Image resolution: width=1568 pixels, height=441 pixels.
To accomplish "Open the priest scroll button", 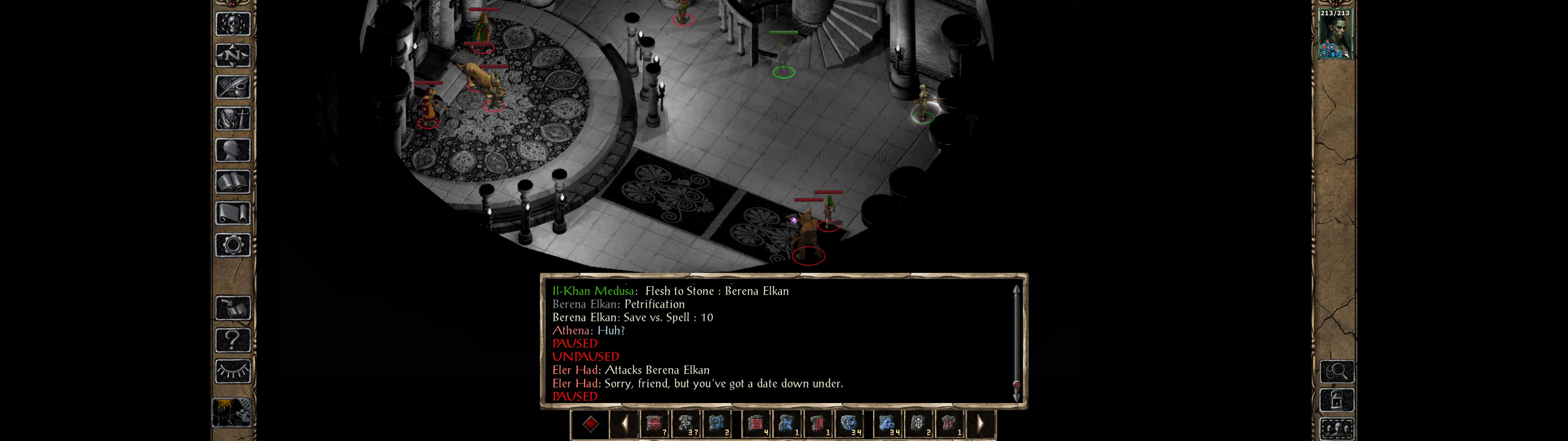I will click(x=232, y=213).
